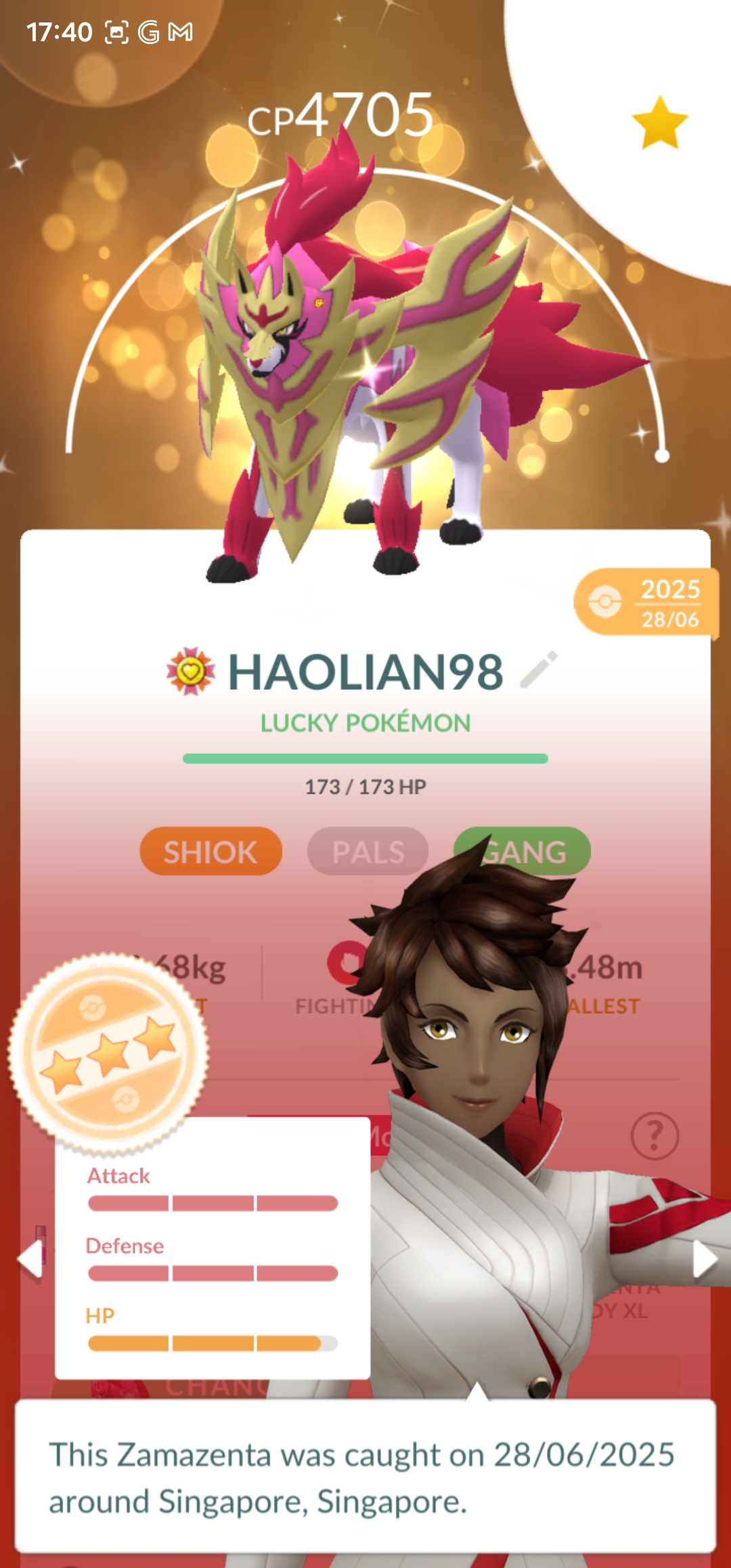Edit the HAOLIAN98 nickname with the pencil
Viewport: 731px width, 1568px height.
point(539,670)
